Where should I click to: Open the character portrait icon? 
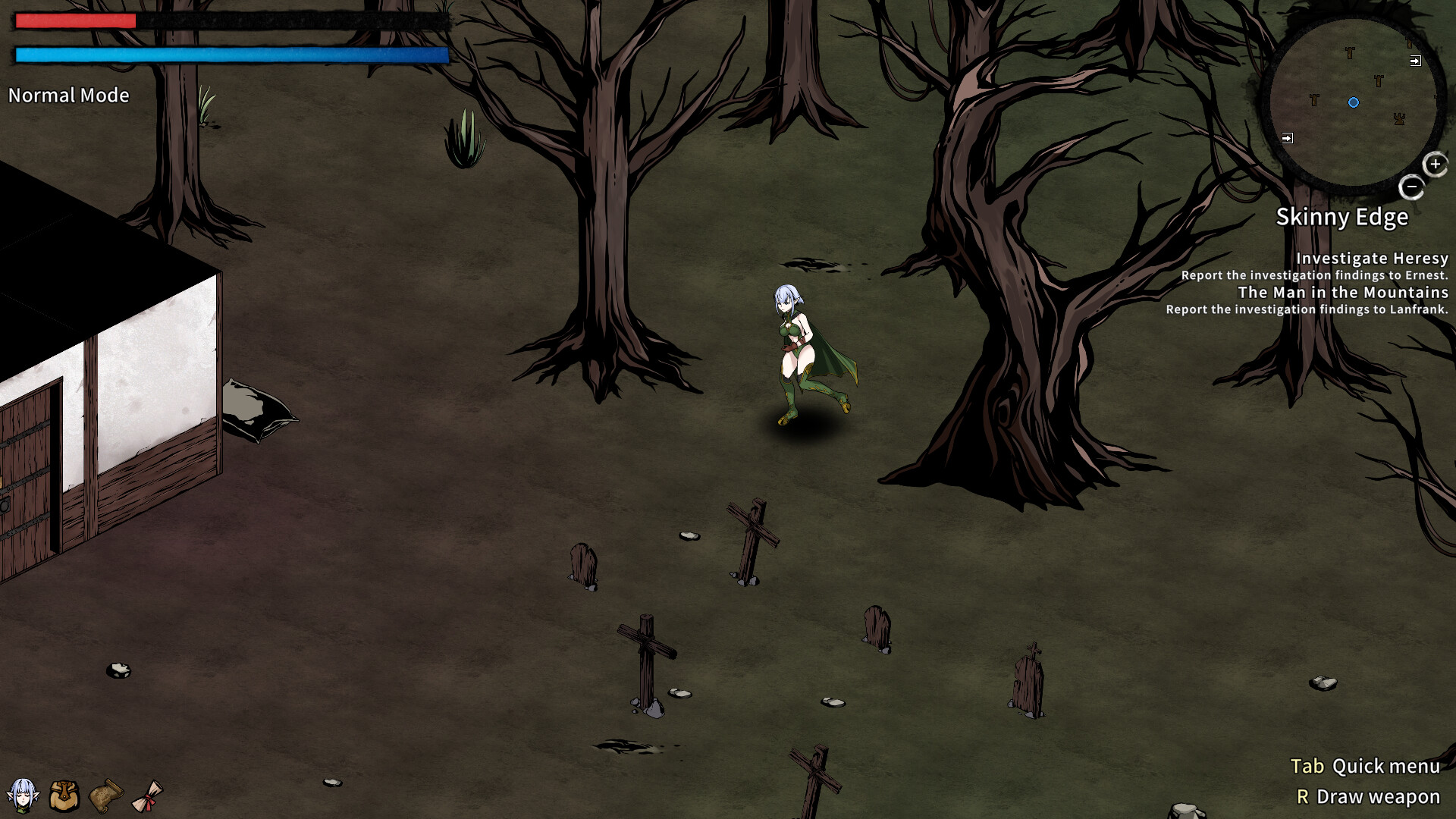click(x=24, y=795)
